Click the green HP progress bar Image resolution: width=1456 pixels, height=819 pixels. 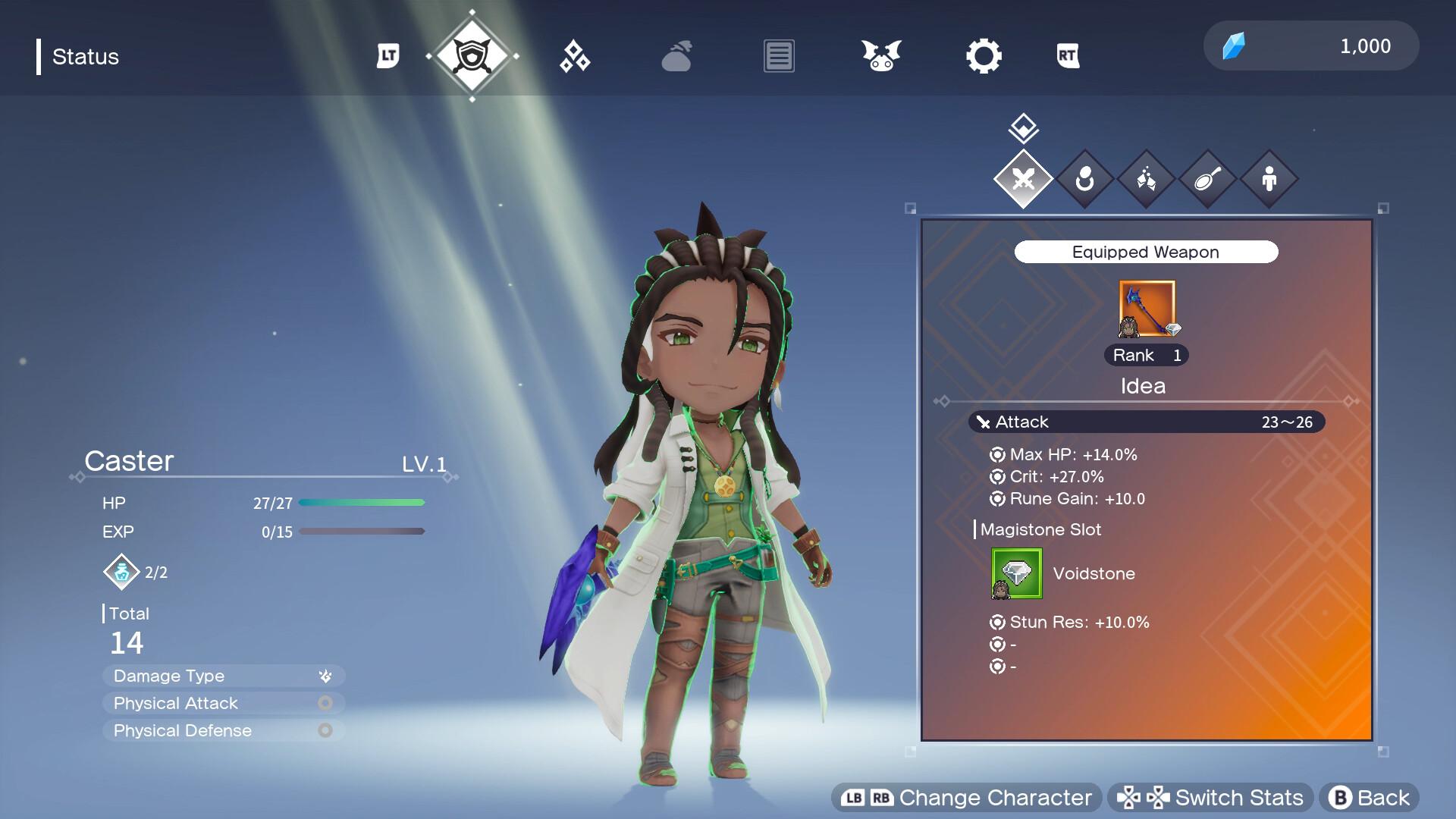pyautogui.click(x=362, y=502)
